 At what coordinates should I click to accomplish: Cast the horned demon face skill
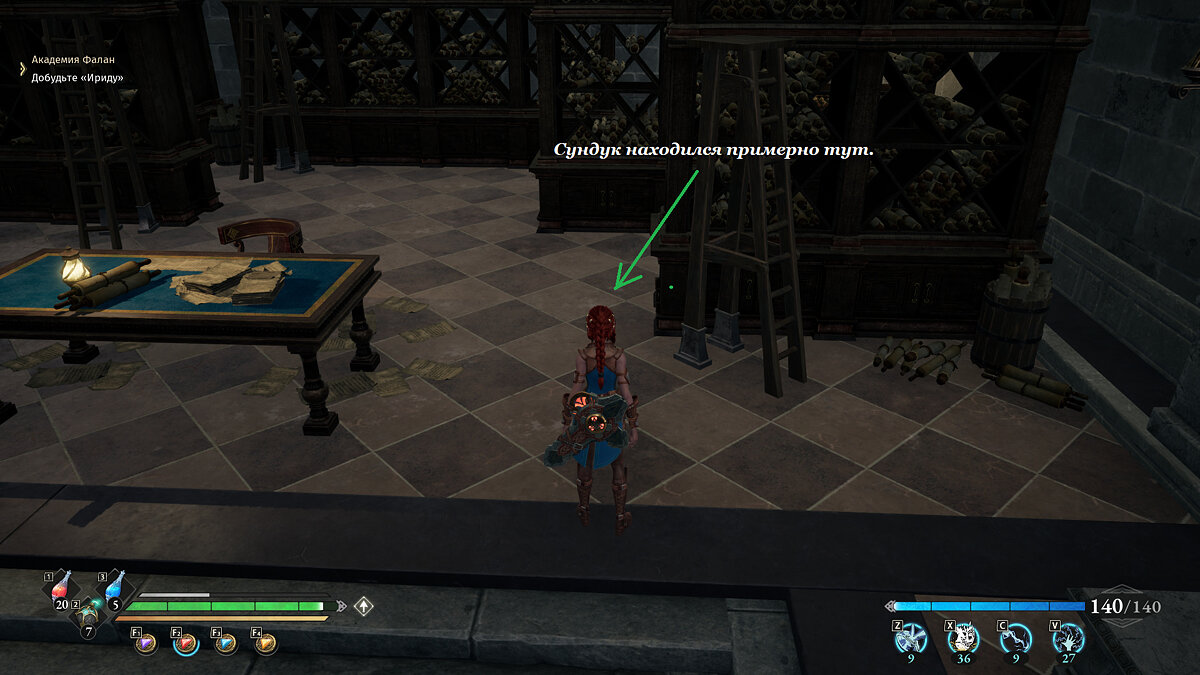tap(962, 637)
